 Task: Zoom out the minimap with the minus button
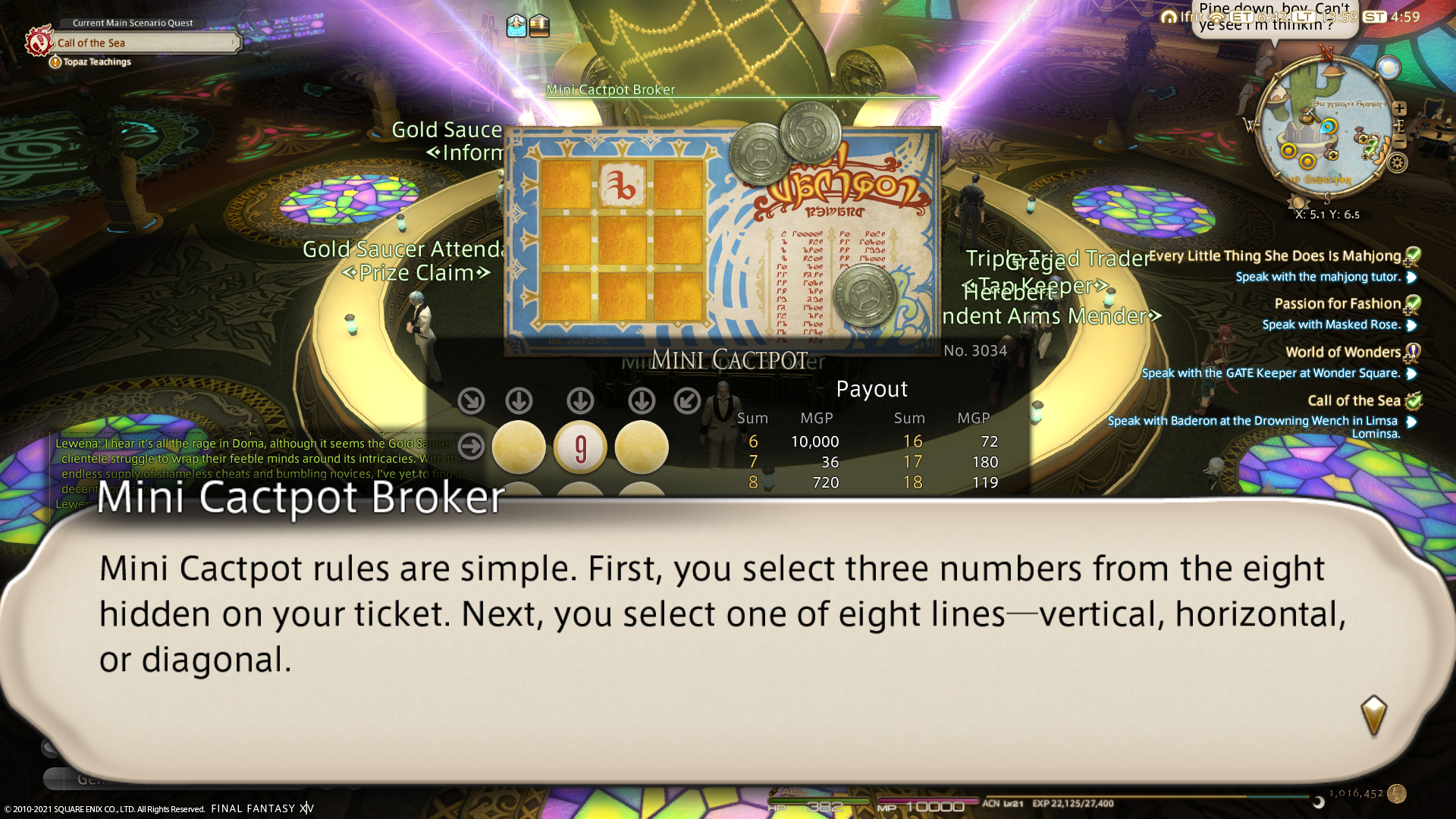click(1400, 141)
